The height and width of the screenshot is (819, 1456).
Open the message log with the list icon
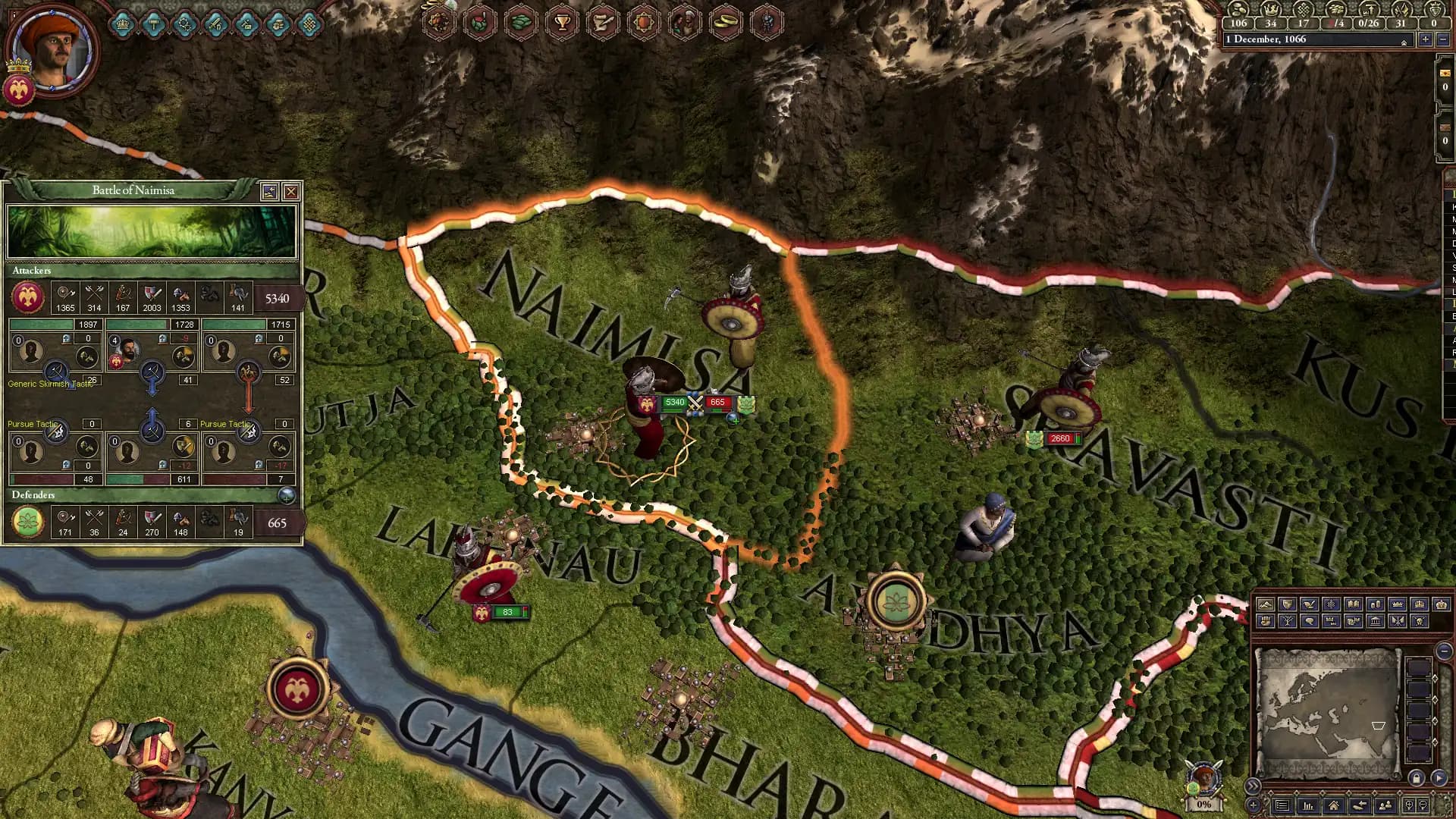pyautogui.click(x=1282, y=807)
